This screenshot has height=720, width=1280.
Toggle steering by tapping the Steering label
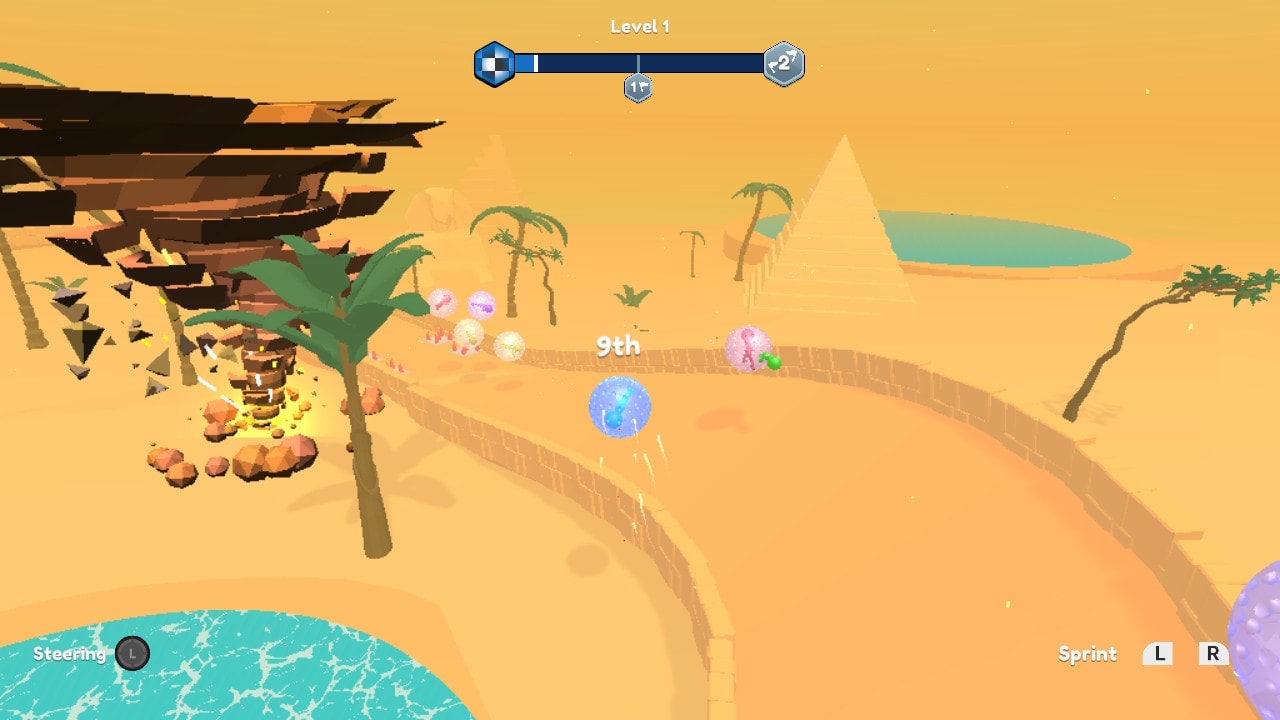click(x=69, y=654)
